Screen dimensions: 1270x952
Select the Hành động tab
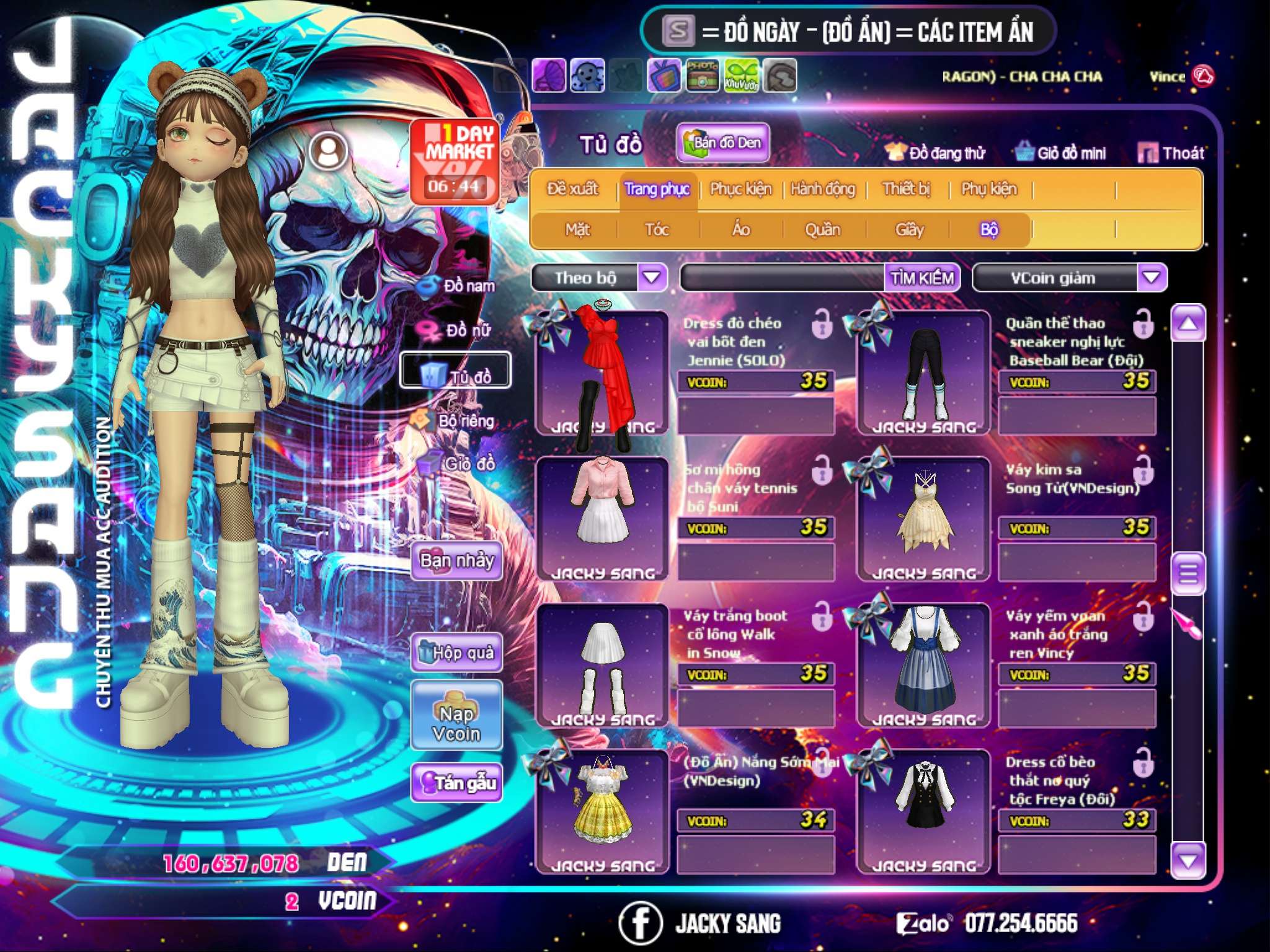click(823, 189)
